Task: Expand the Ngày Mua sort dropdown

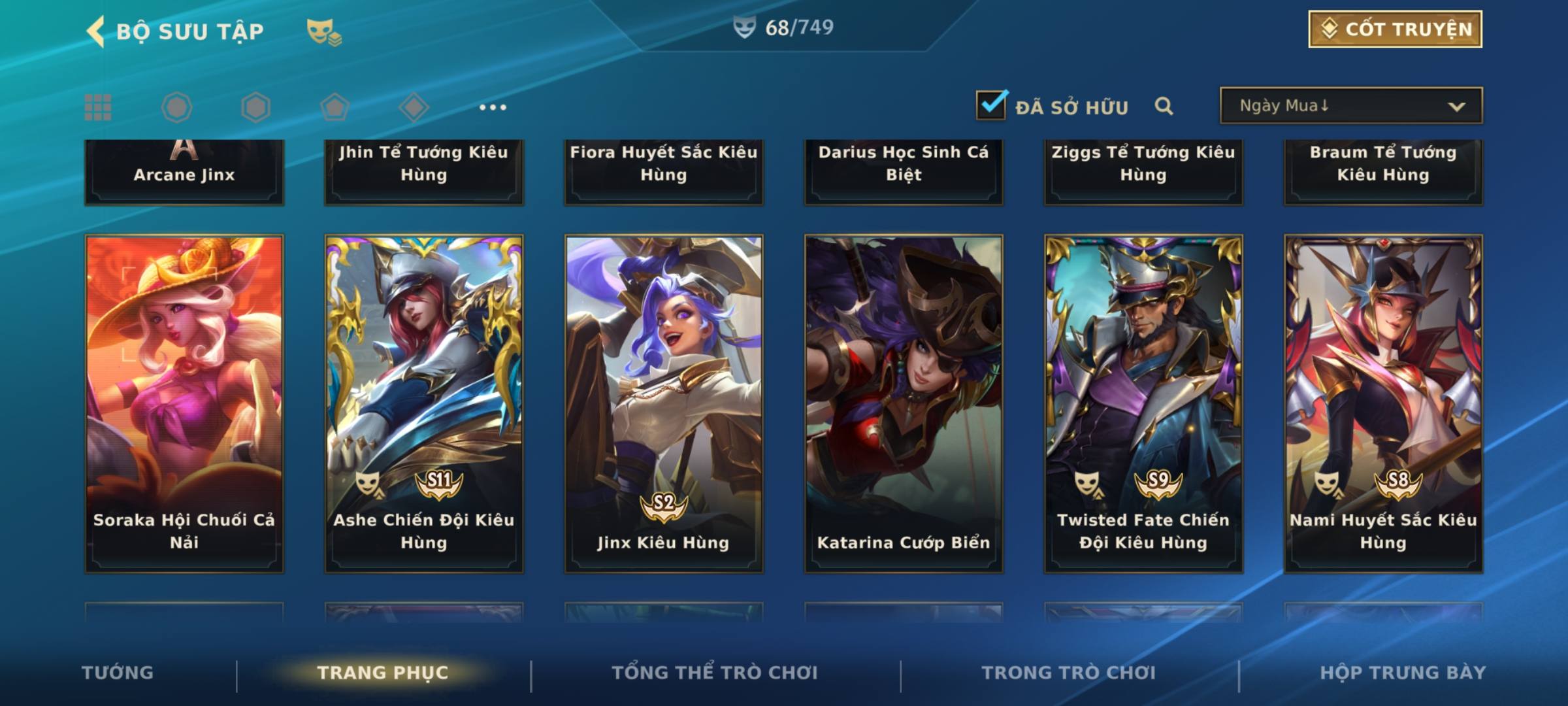Action: (1351, 106)
